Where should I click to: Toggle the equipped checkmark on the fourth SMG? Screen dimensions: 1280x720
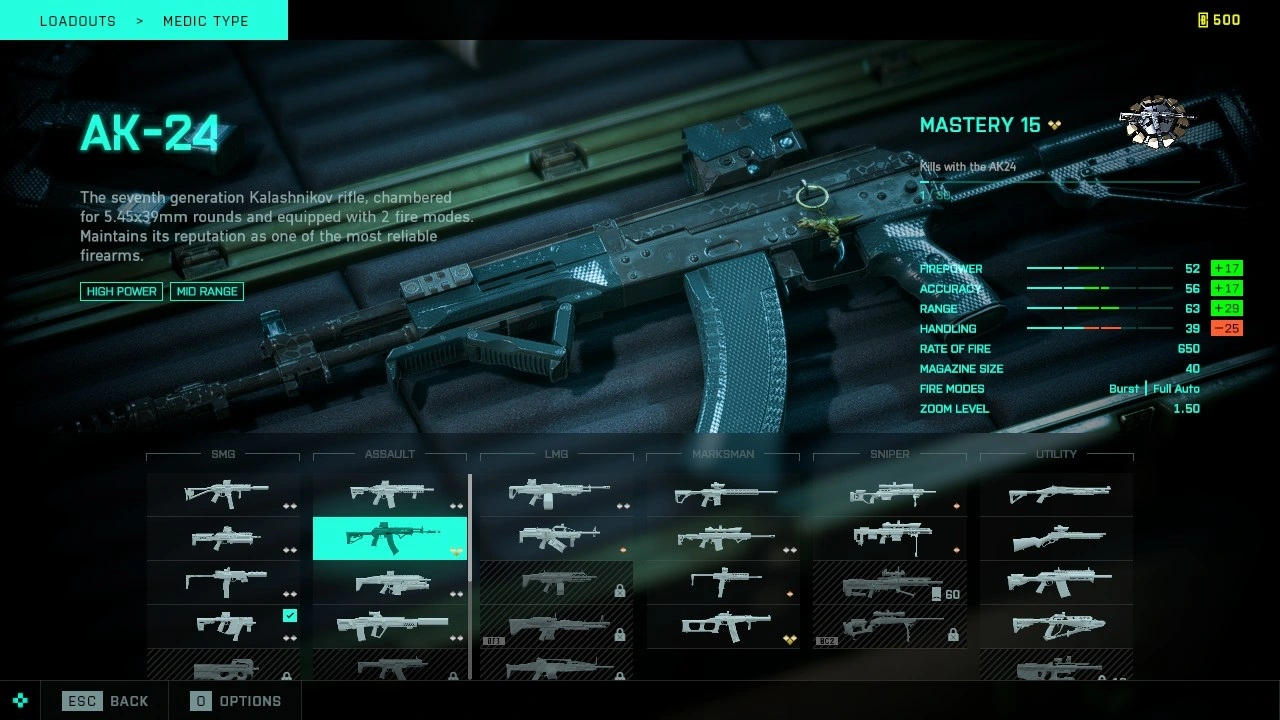289,615
